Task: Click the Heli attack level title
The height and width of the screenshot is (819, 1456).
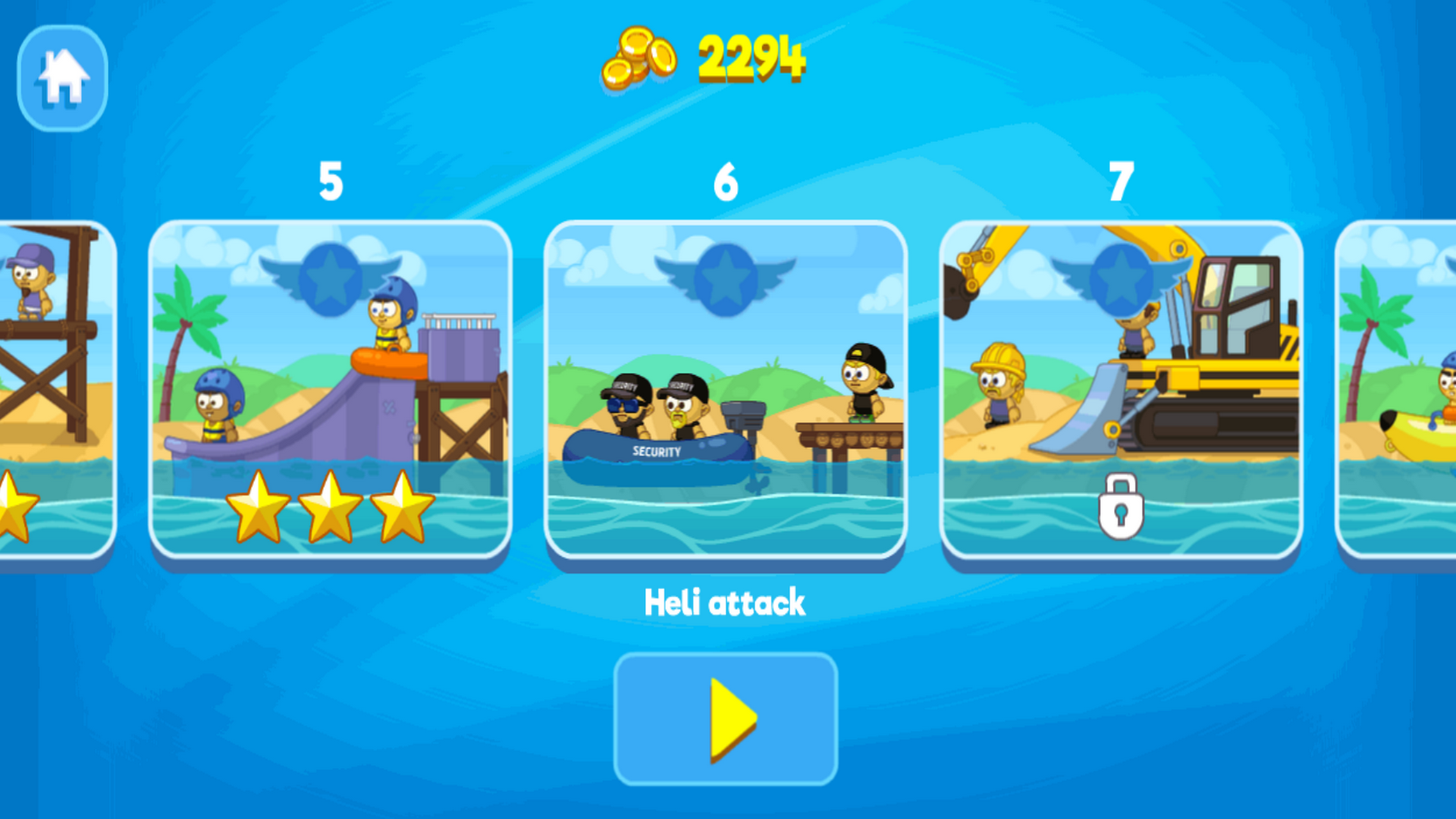Action: (725, 601)
